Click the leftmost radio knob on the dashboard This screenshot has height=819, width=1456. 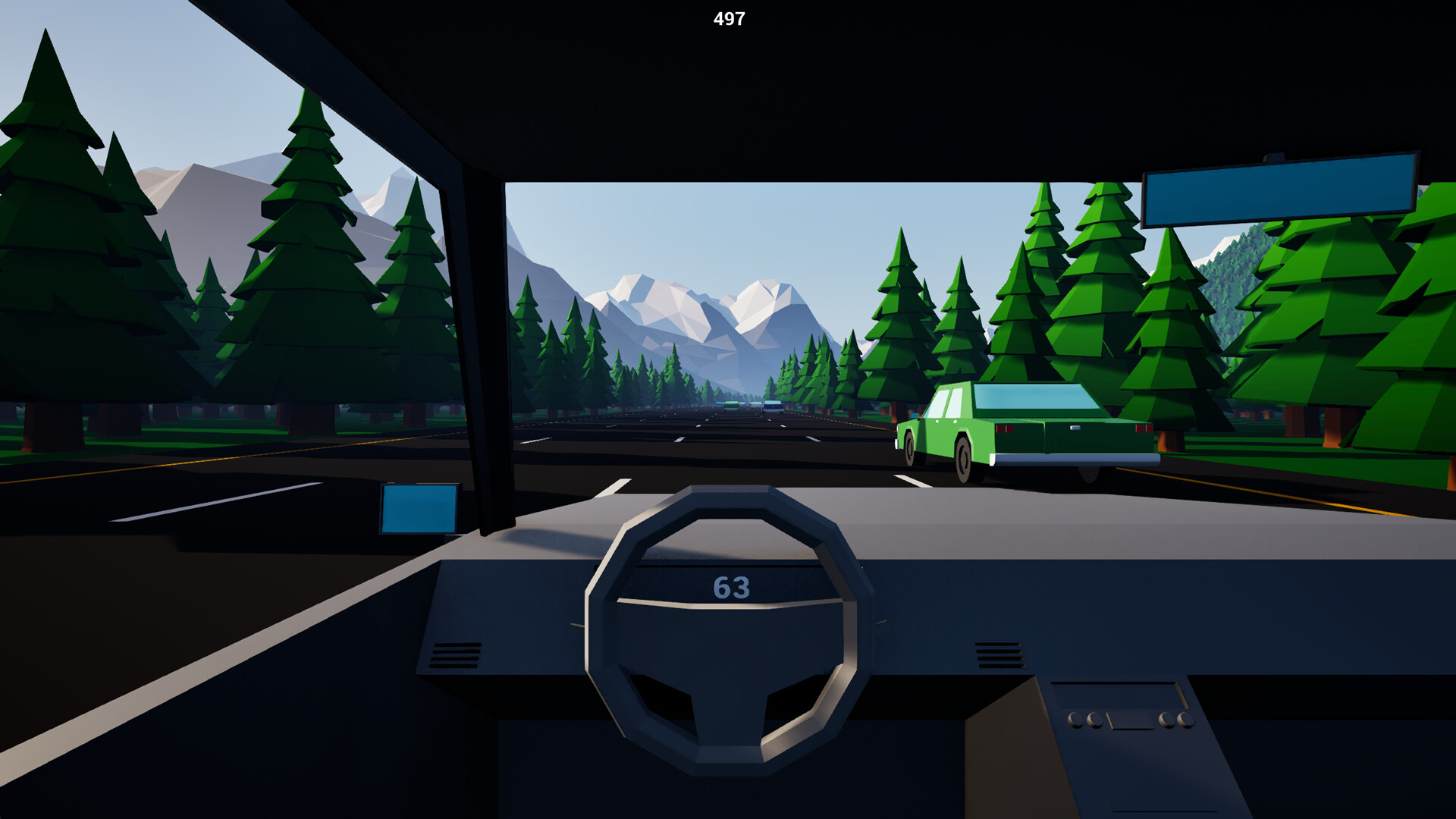click(x=1075, y=720)
